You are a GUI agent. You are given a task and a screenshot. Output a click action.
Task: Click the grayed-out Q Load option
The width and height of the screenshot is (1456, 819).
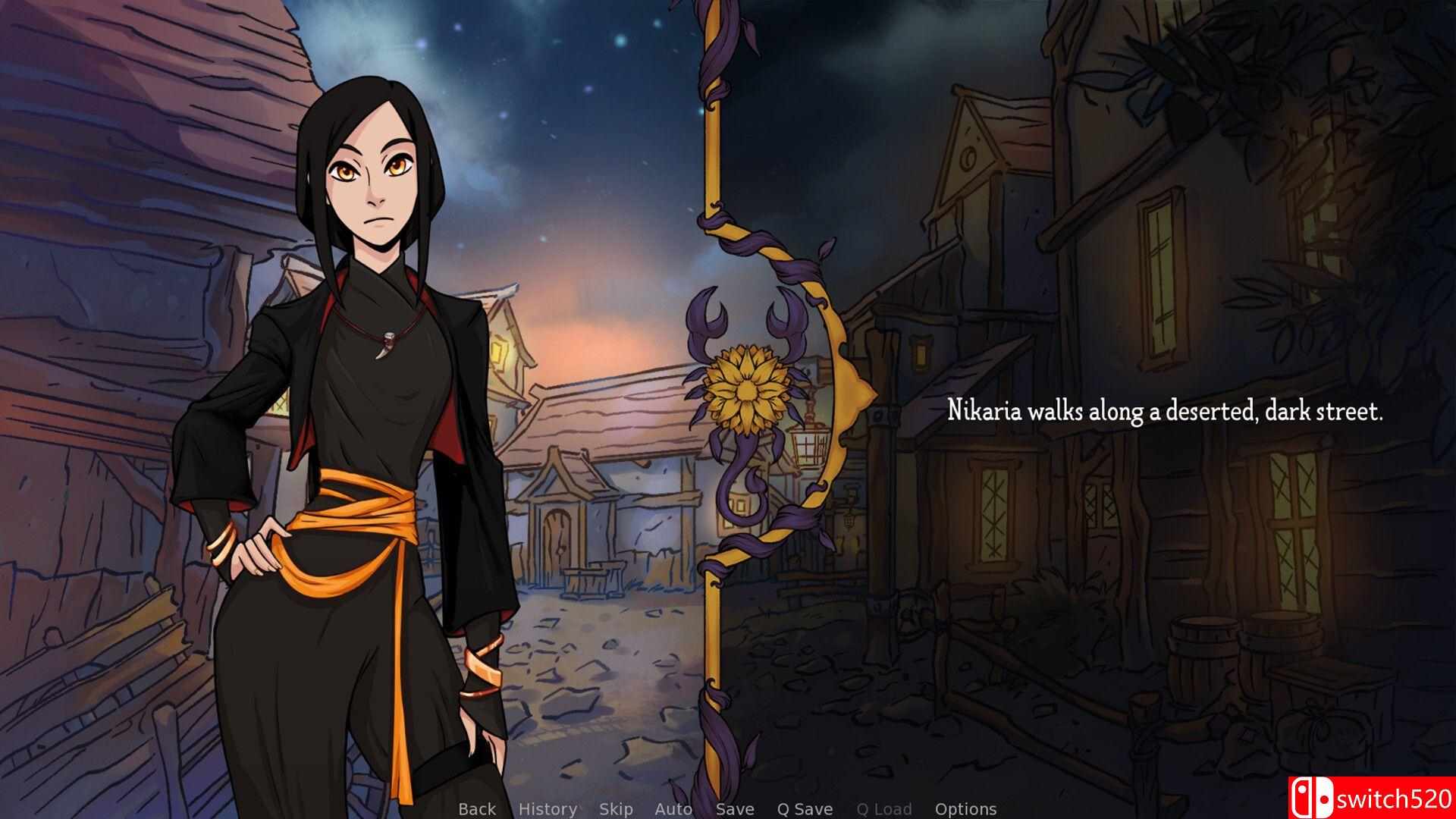(x=884, y=808)
